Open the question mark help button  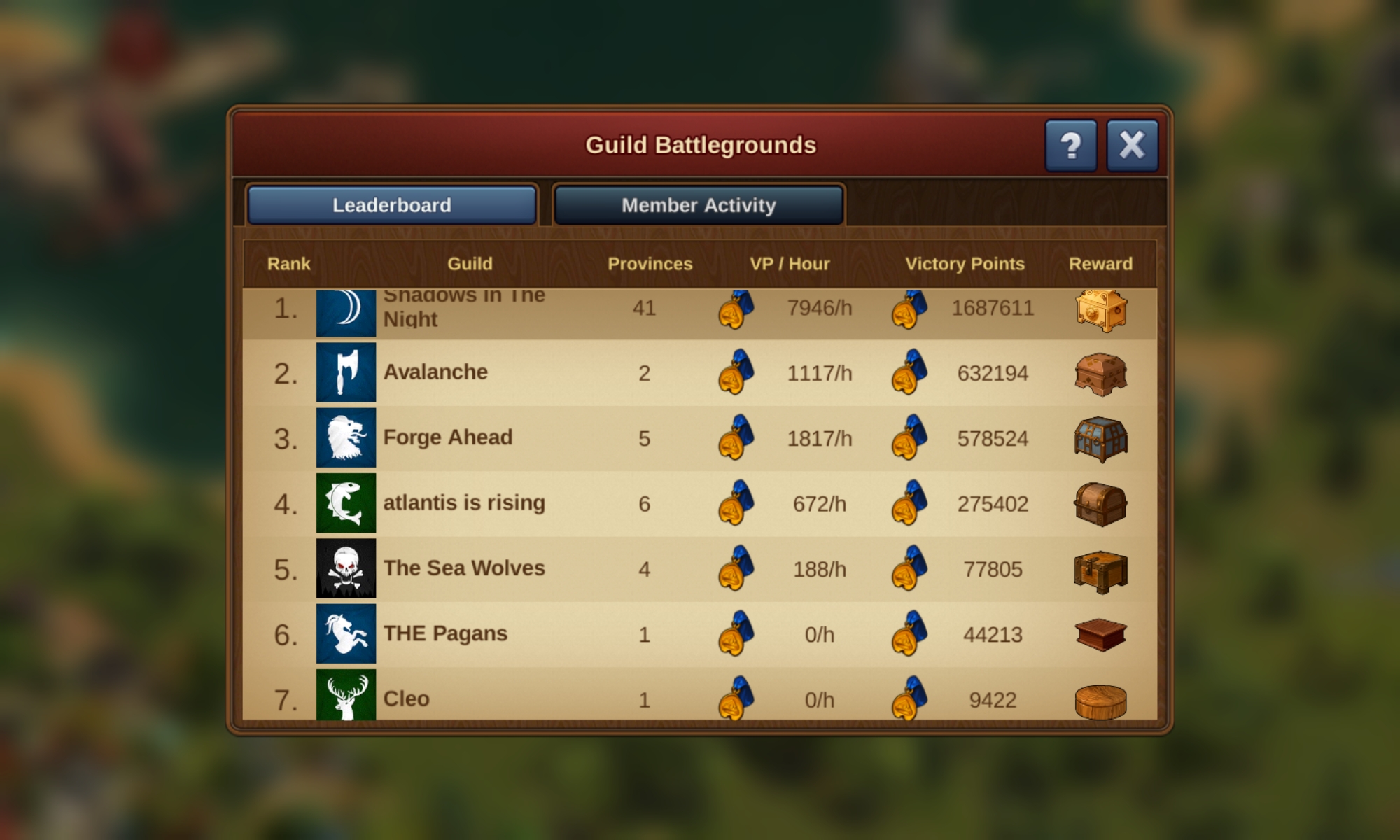(x=1070, y=146)
